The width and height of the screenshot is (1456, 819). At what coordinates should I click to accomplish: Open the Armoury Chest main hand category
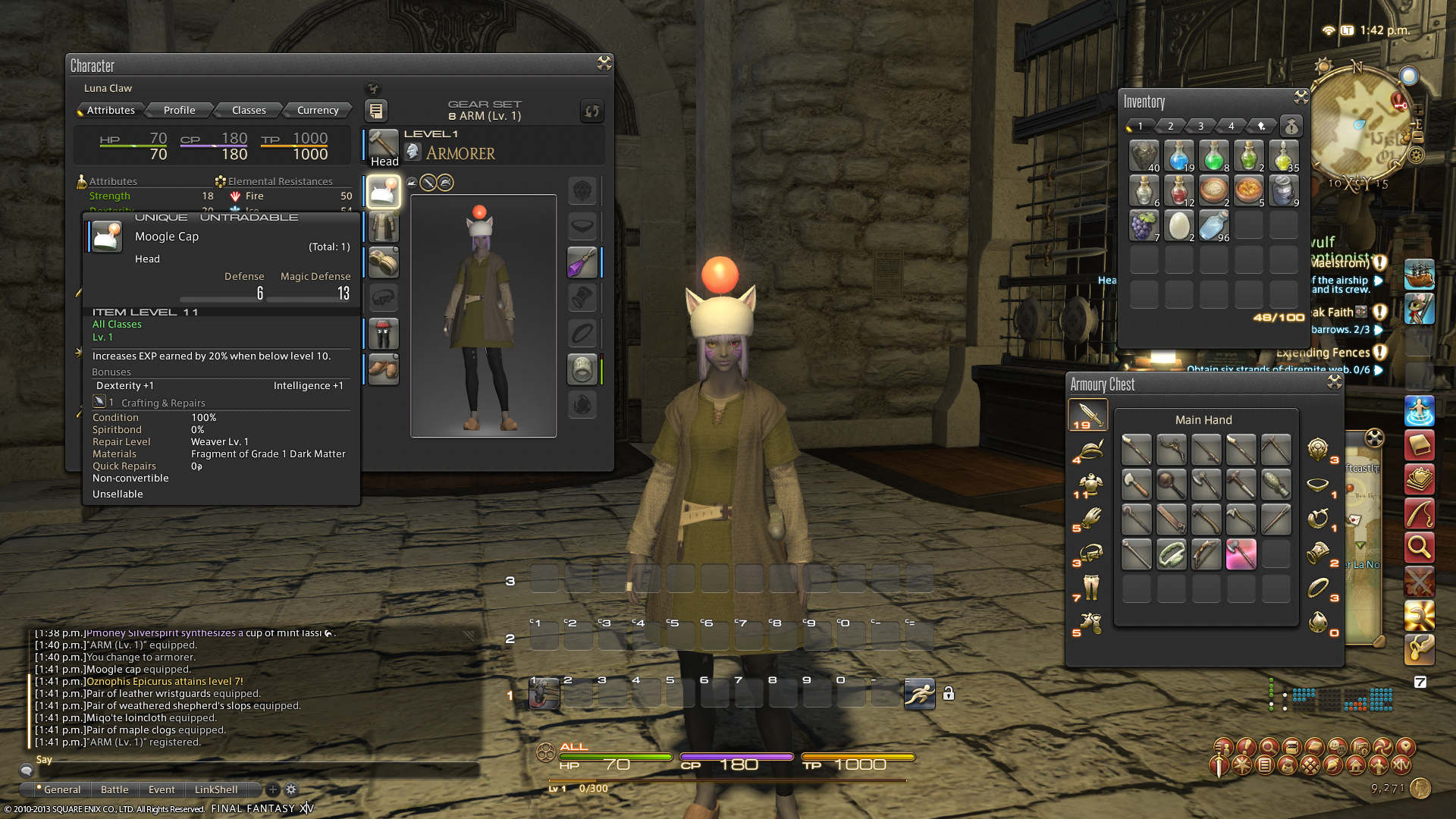pos(1088,415)
